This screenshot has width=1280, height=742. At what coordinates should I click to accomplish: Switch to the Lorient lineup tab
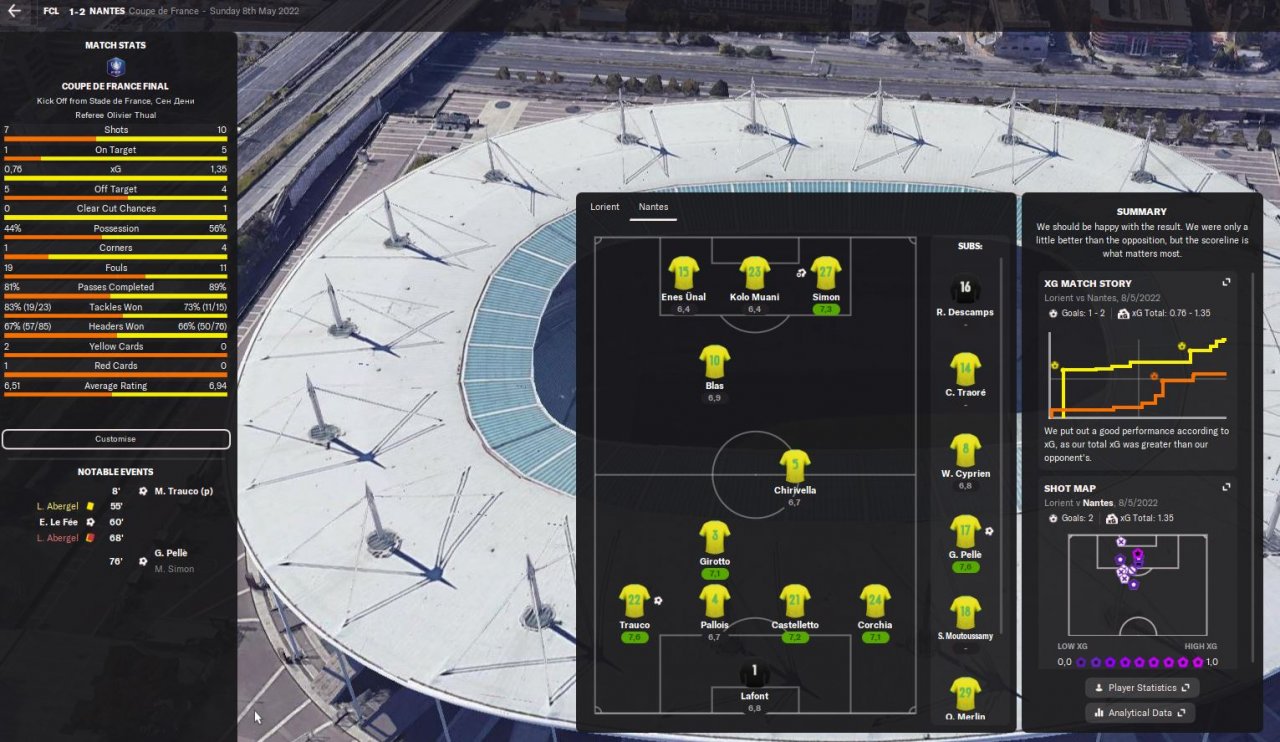tap(604, 207)
